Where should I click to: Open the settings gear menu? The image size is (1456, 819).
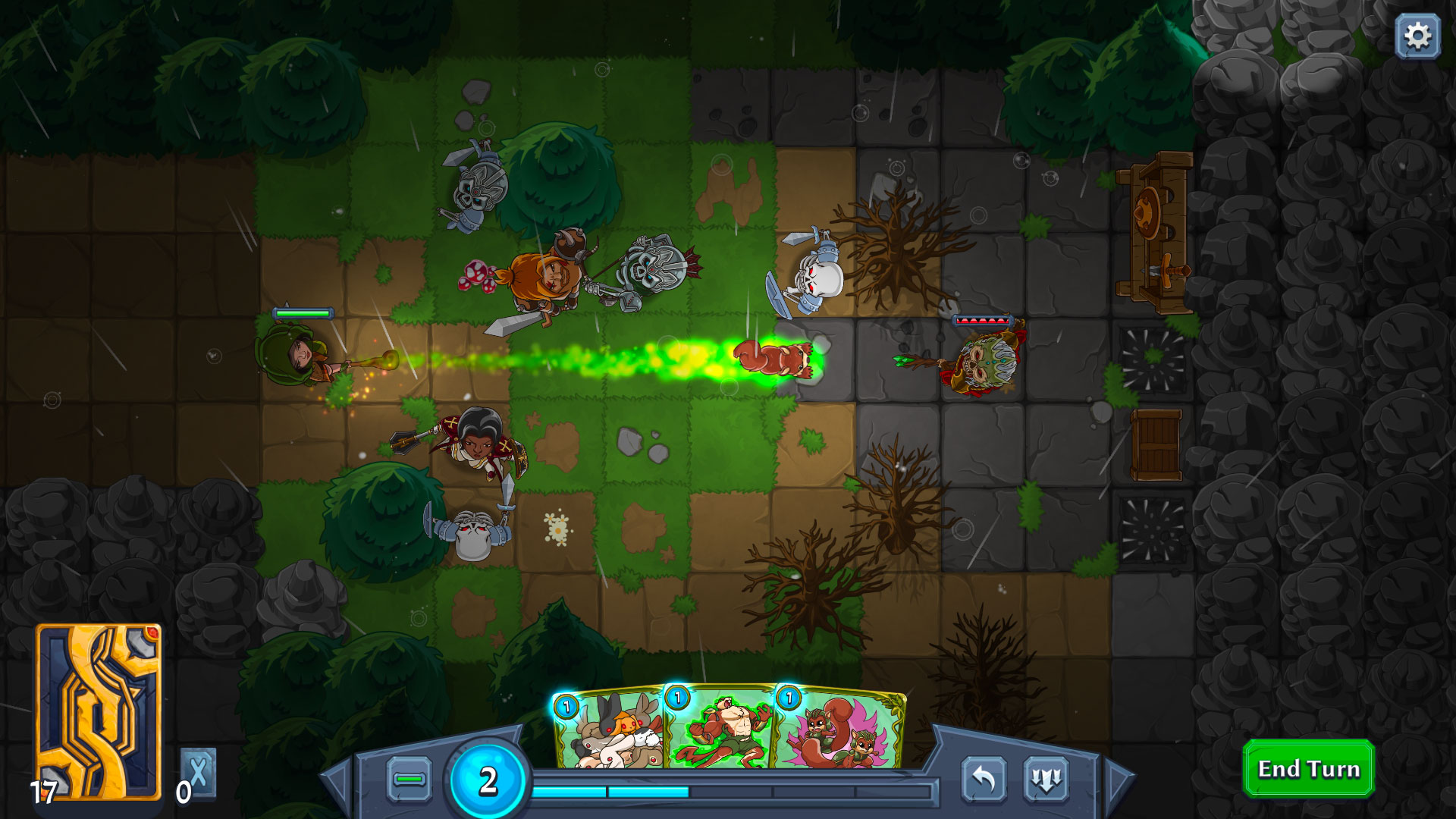pos(1417,36)
